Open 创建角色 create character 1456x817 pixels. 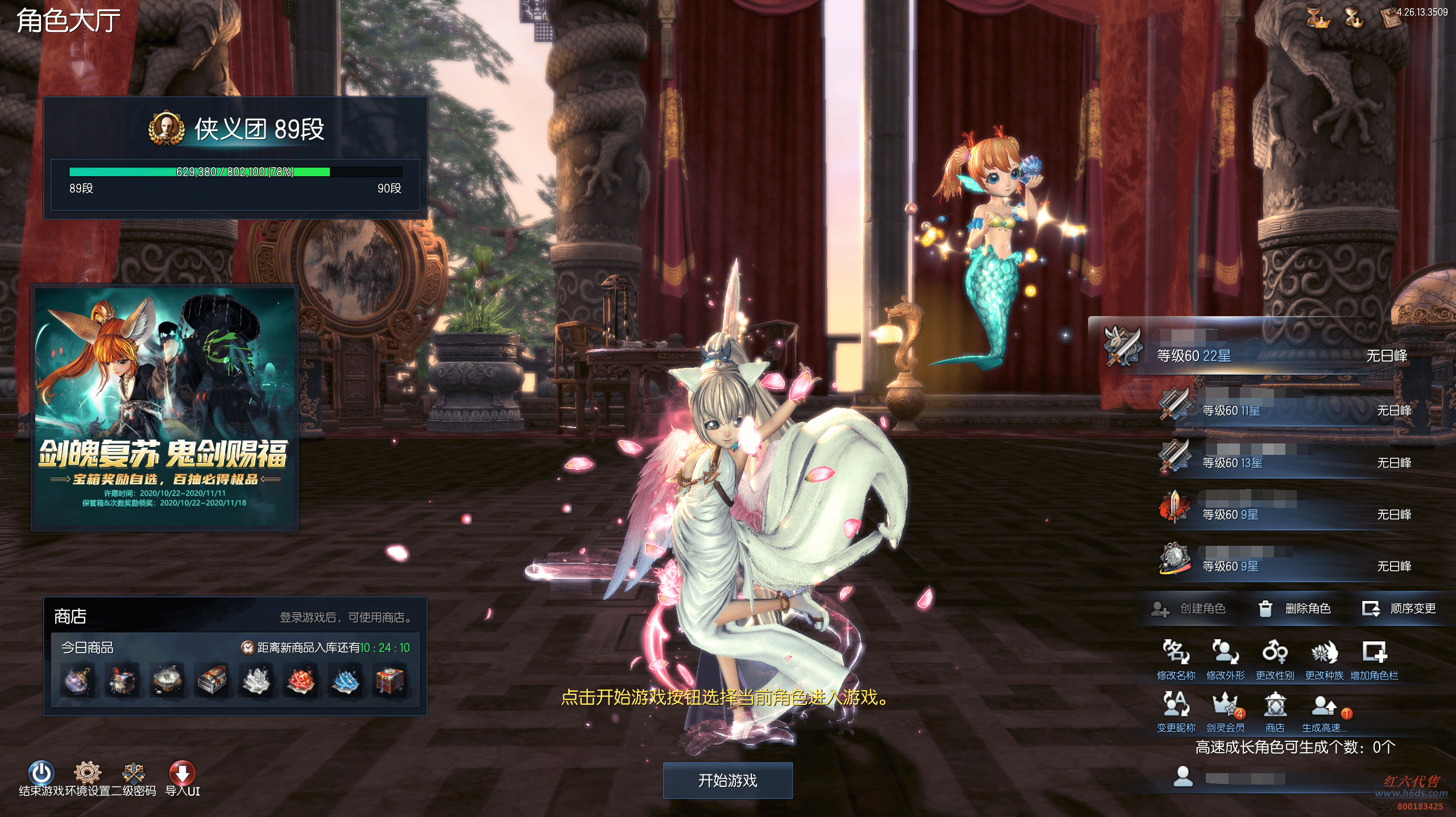1189,609
